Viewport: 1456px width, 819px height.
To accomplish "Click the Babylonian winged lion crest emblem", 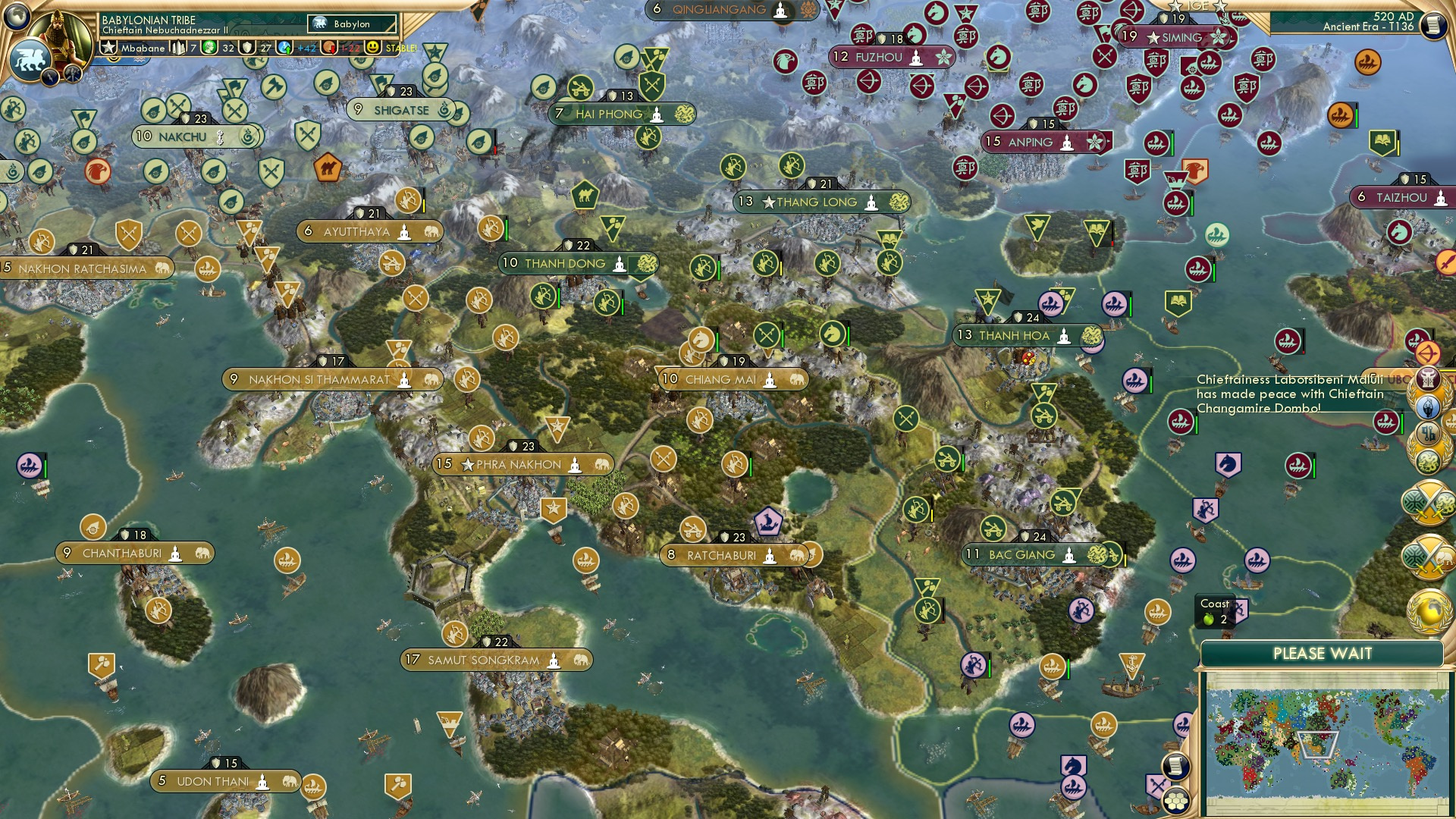I will 32,58.
